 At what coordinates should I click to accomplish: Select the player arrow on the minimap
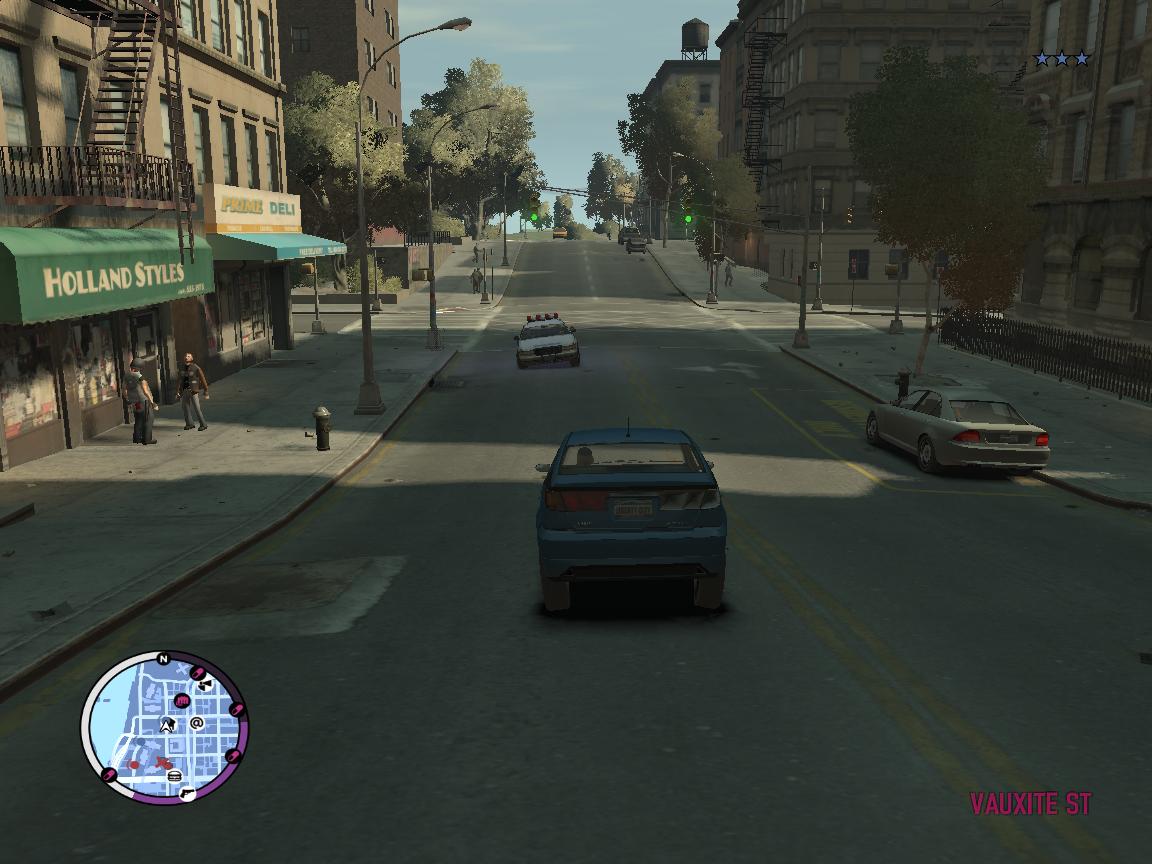[167, 724]
